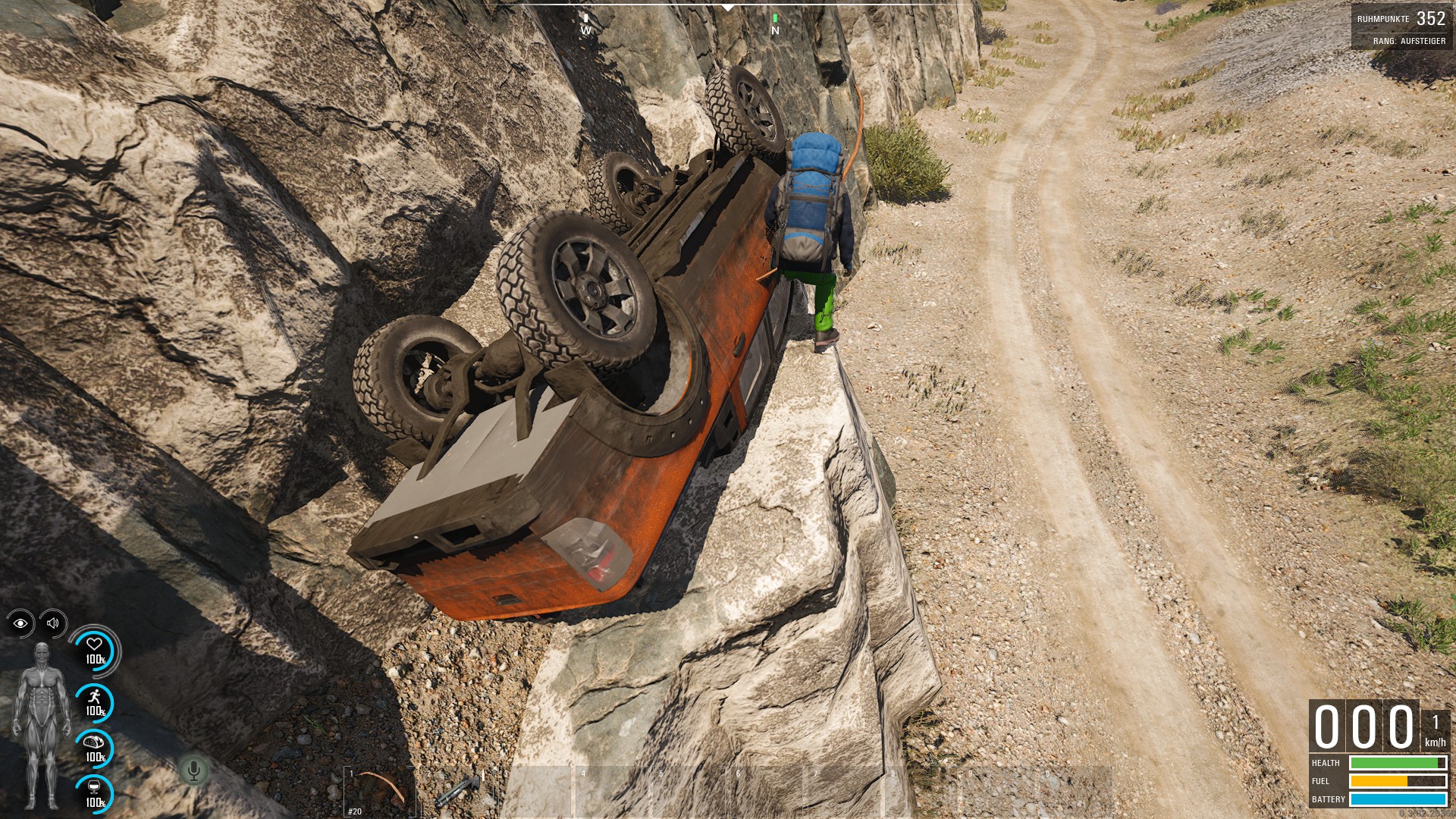The width and height of the screenshot is (1456, 819).
Task: Select the running man stamina gauge
Action: (95, 702)
